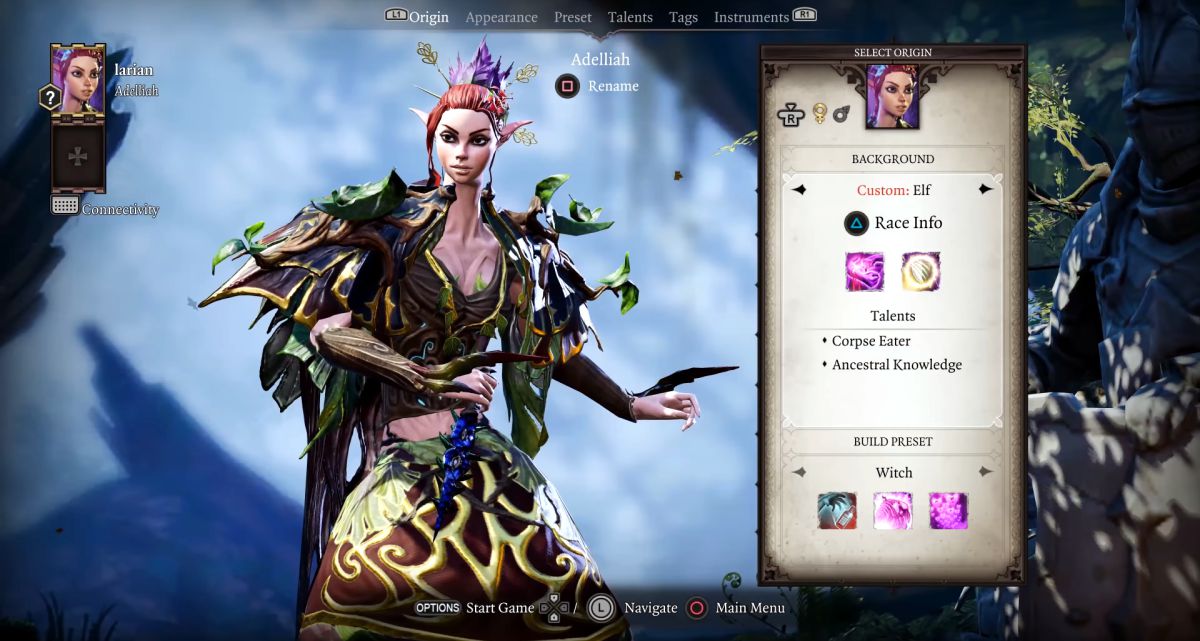Select the female gender symbol icon
Viewport: 1200px width, 641px height.
pyautogui.click(x=820, y=113)
